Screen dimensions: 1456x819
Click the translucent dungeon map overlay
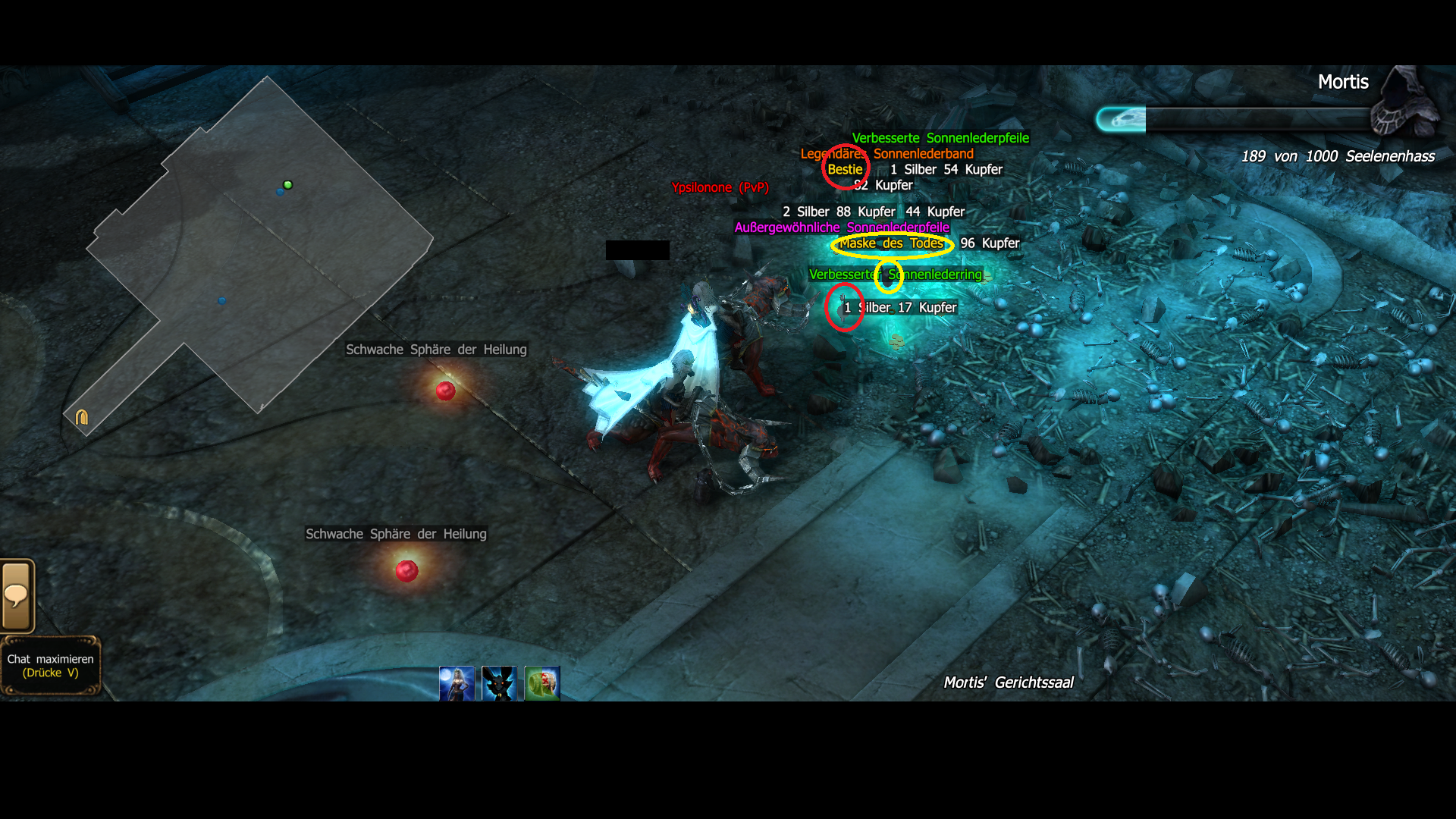258,250
